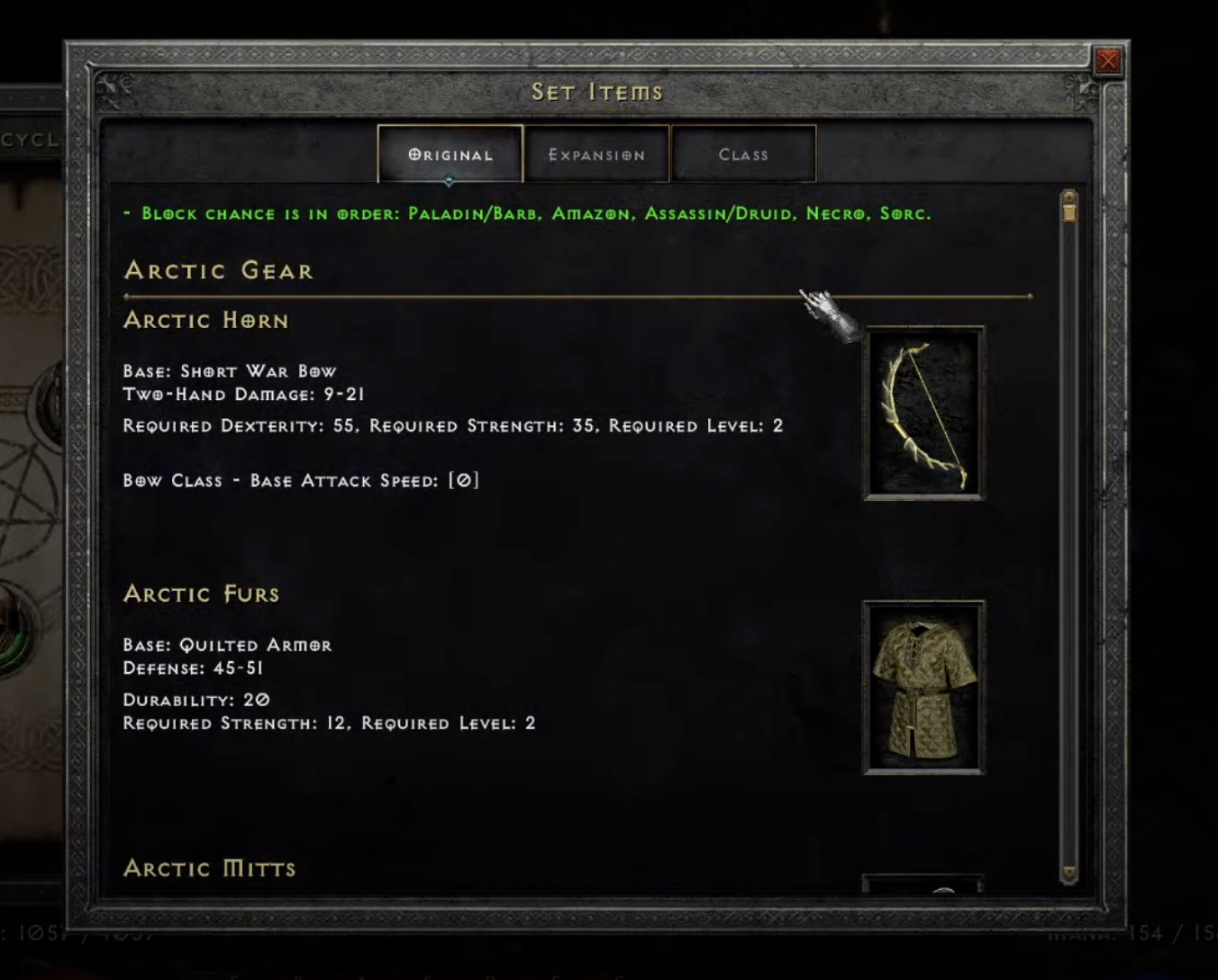Viewport: 1218px width, 980px height.
Task: Select the Class tab
Action: tap(743, 154)
